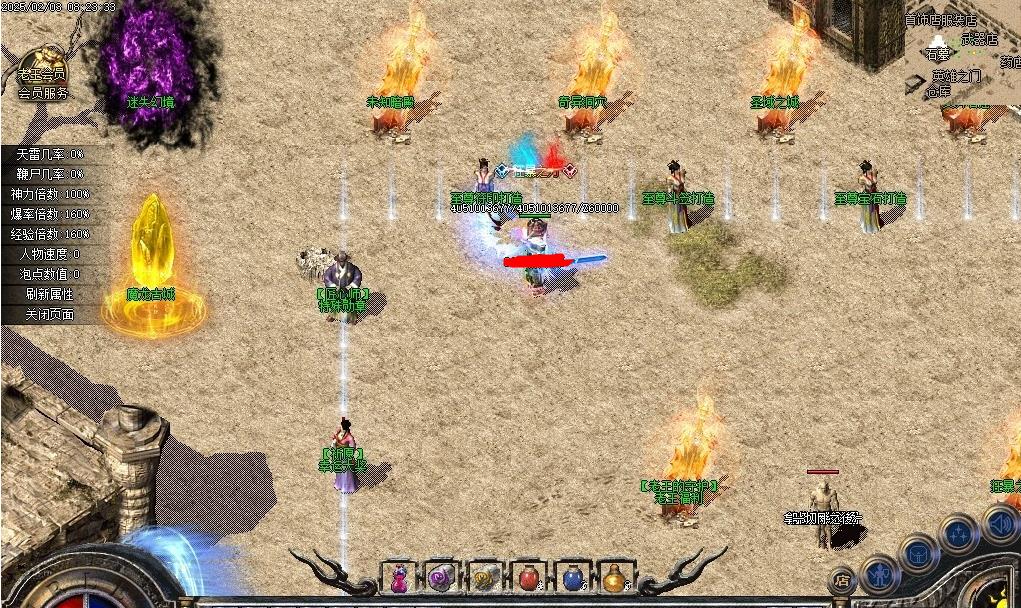Image resolution: width=1021 pixels, height=608 pixels.
Task: Click the round blue chest icon
Action: [918, 553]
